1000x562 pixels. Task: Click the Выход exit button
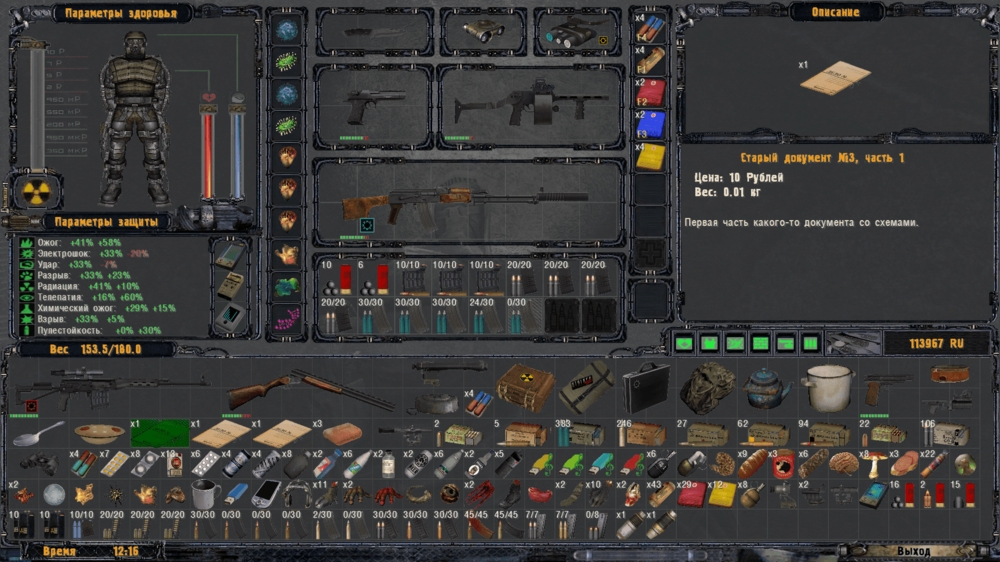(912, 551)
